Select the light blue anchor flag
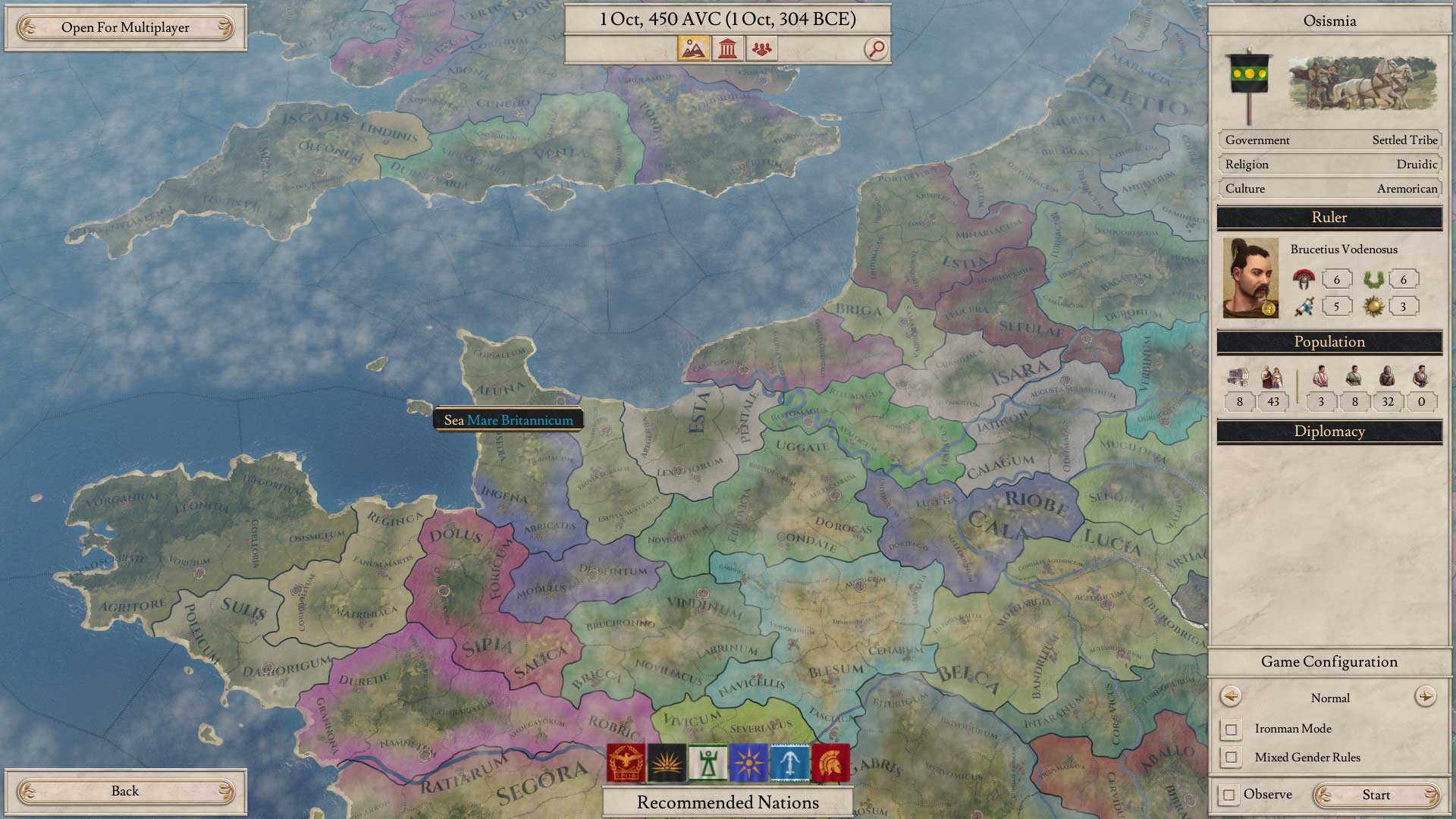The width and height of the screenshot is (1456, 819). 789,762
